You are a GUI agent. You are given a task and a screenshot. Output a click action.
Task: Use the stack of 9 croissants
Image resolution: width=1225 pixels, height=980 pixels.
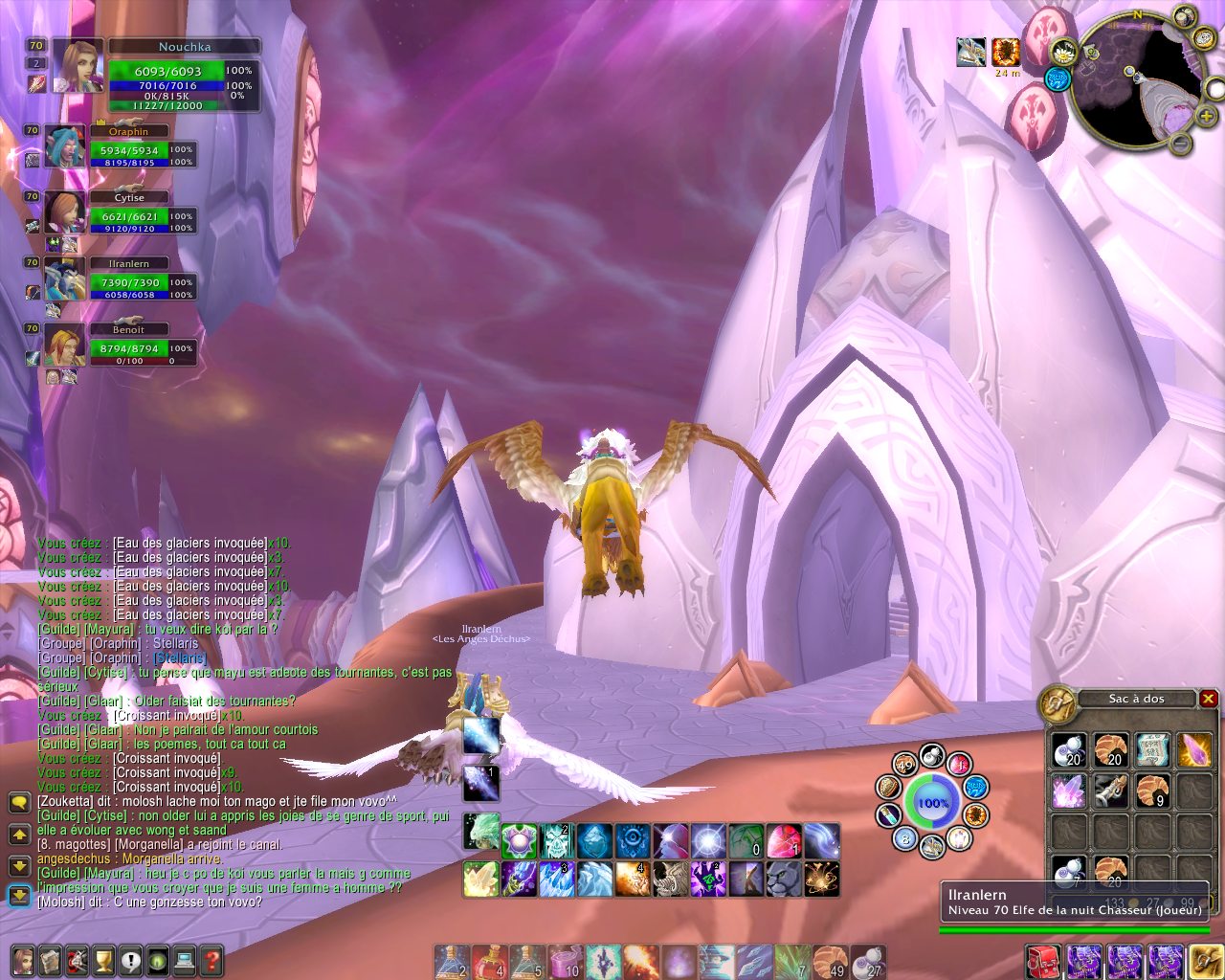(1152, 791)
